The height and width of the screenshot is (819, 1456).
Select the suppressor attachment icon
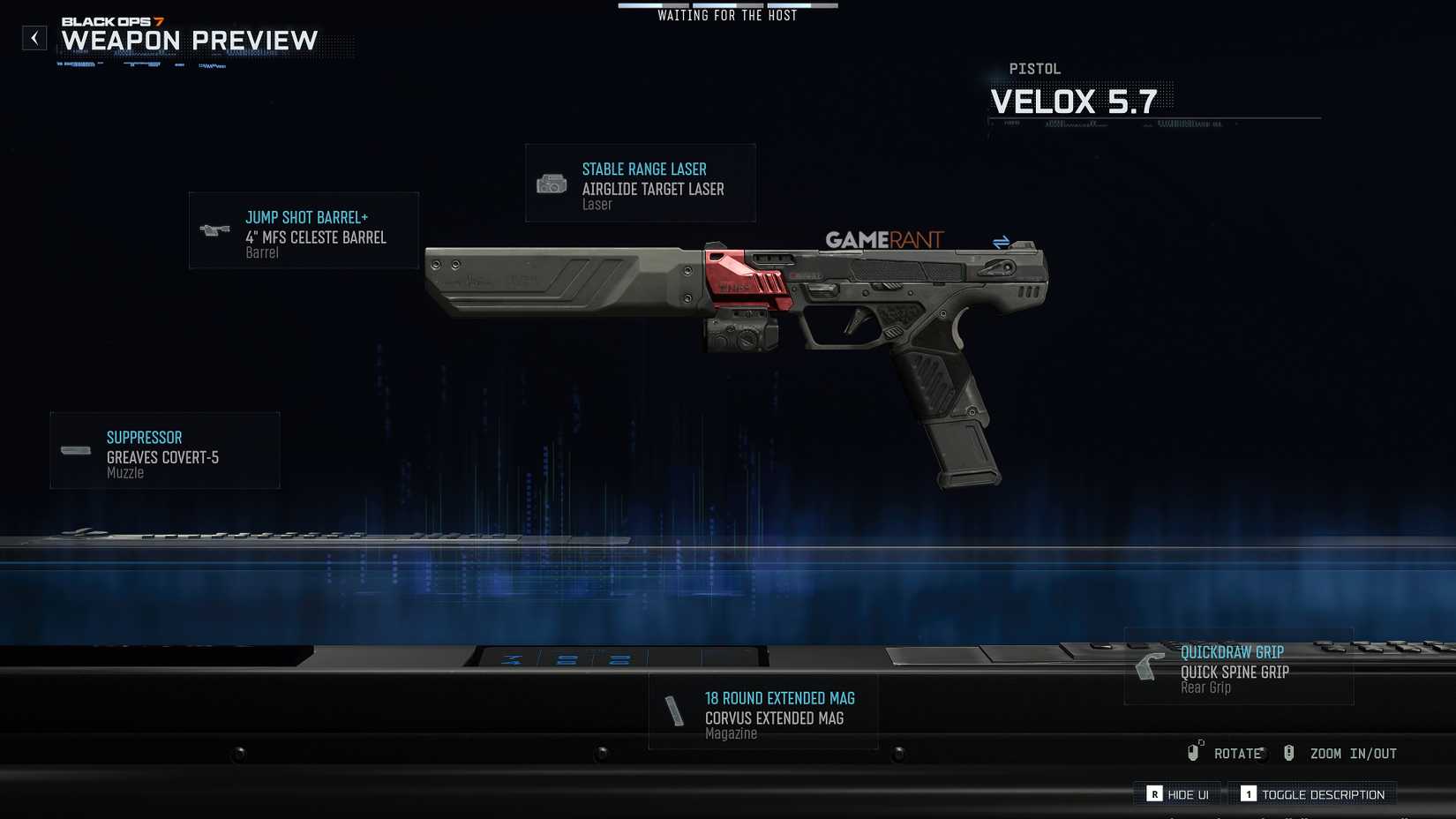74,450
